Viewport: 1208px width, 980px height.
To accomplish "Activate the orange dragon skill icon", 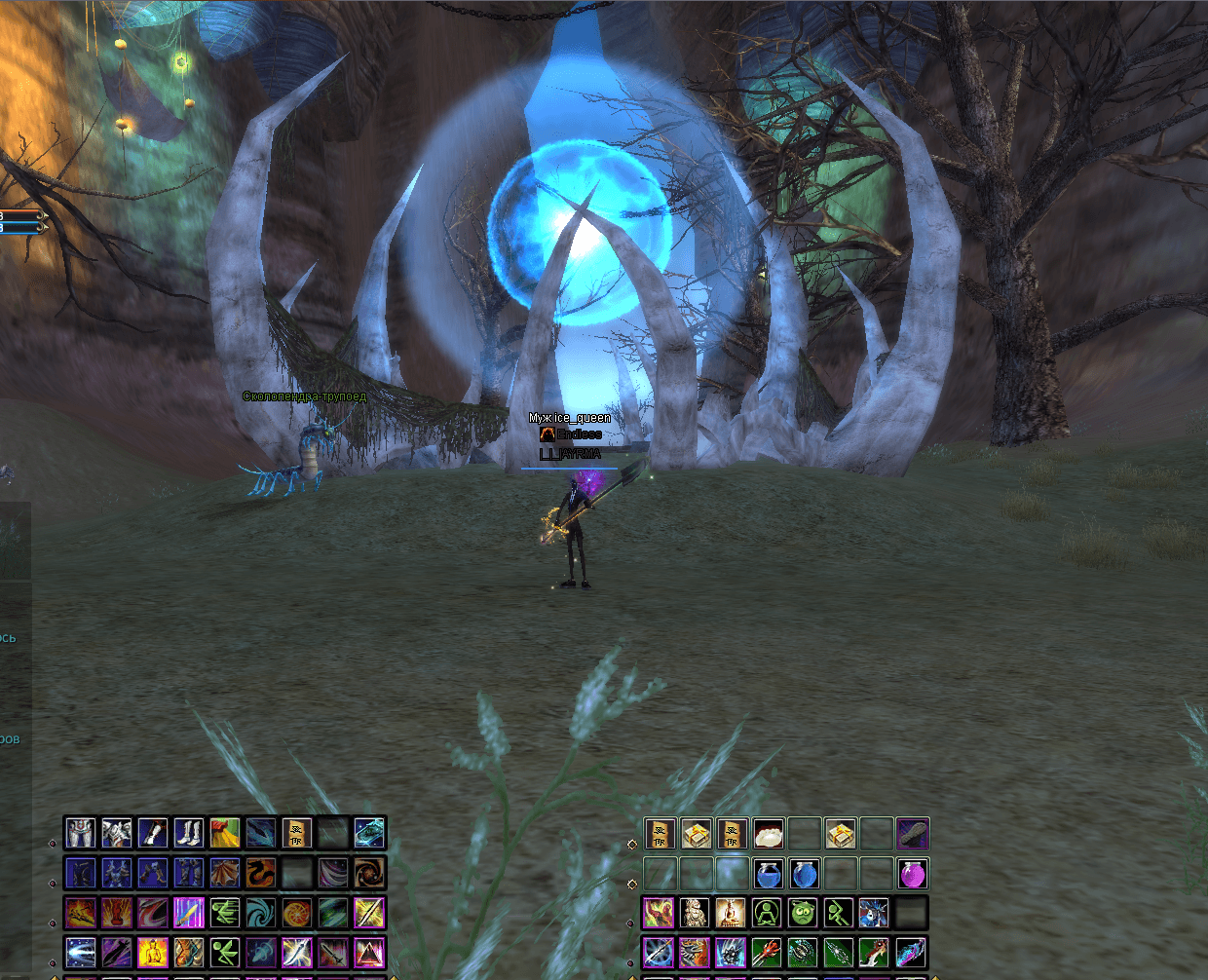I will (261, 873).
